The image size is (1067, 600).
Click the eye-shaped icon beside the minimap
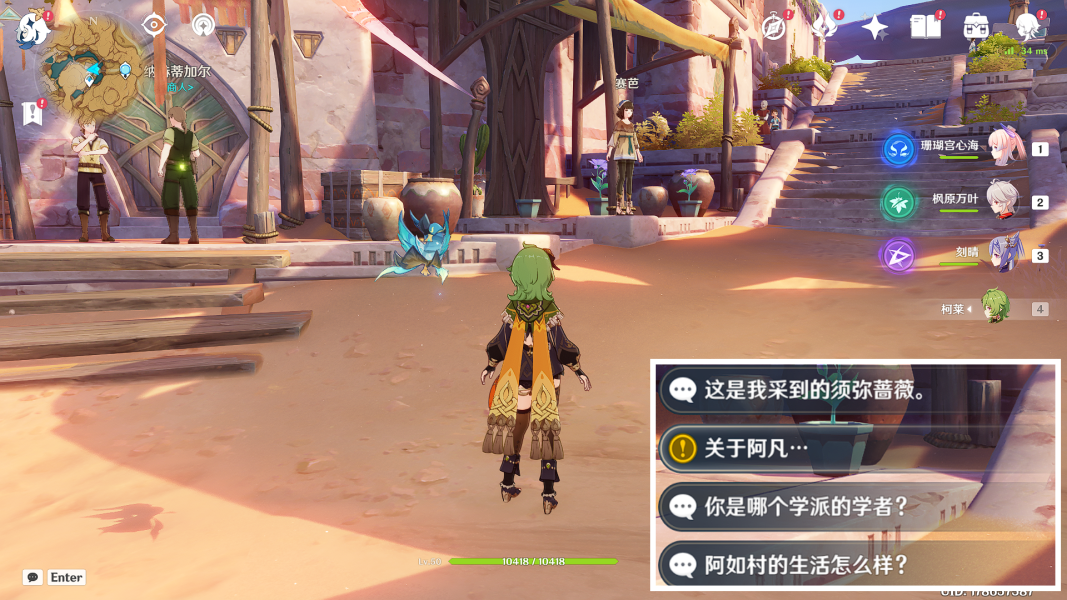tap(153, 26)
